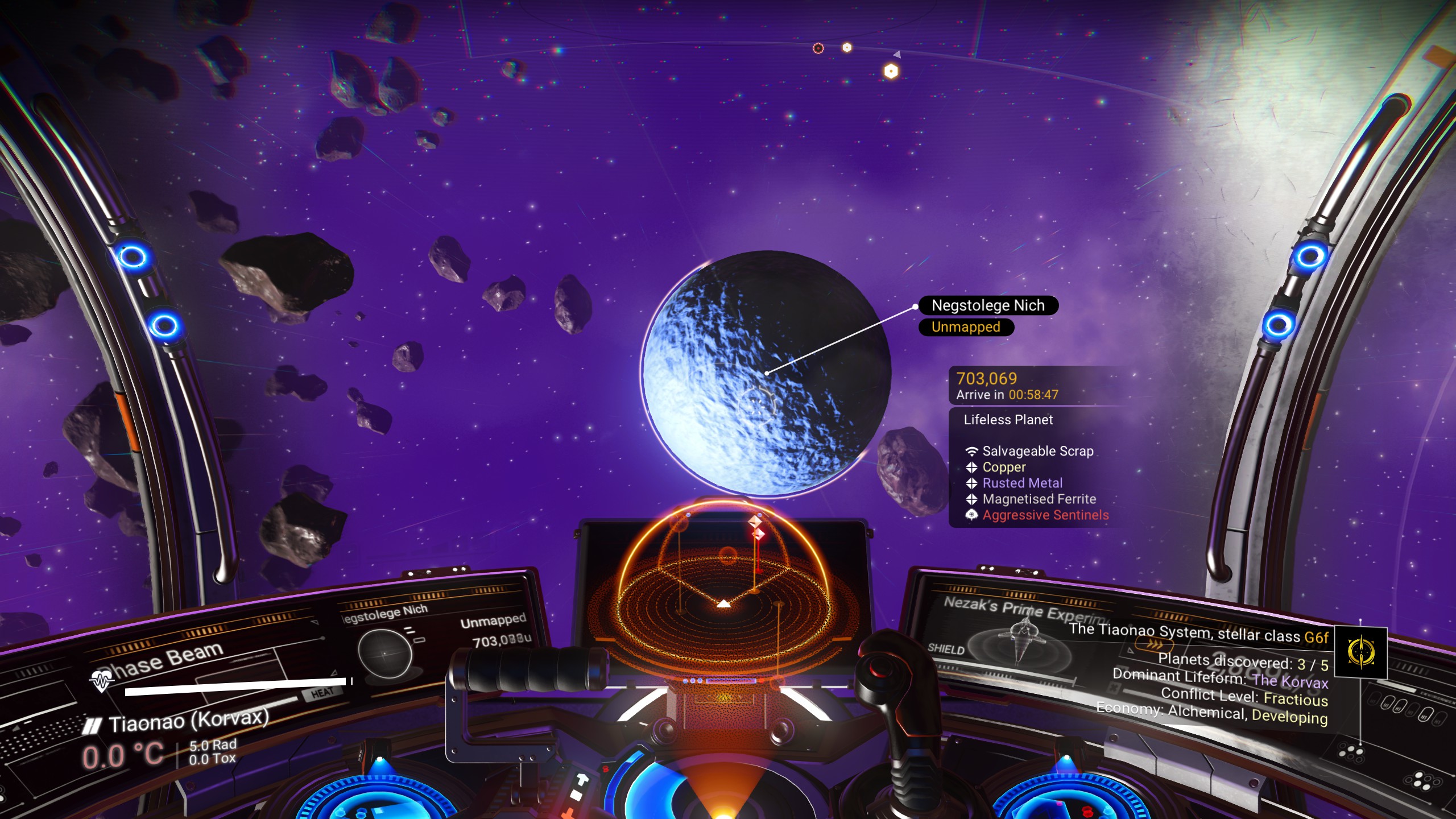The width and height of the screenshot is (1456, 819).
Task: Click the yellow Unmapped status tag
Action: coord(966,327)
